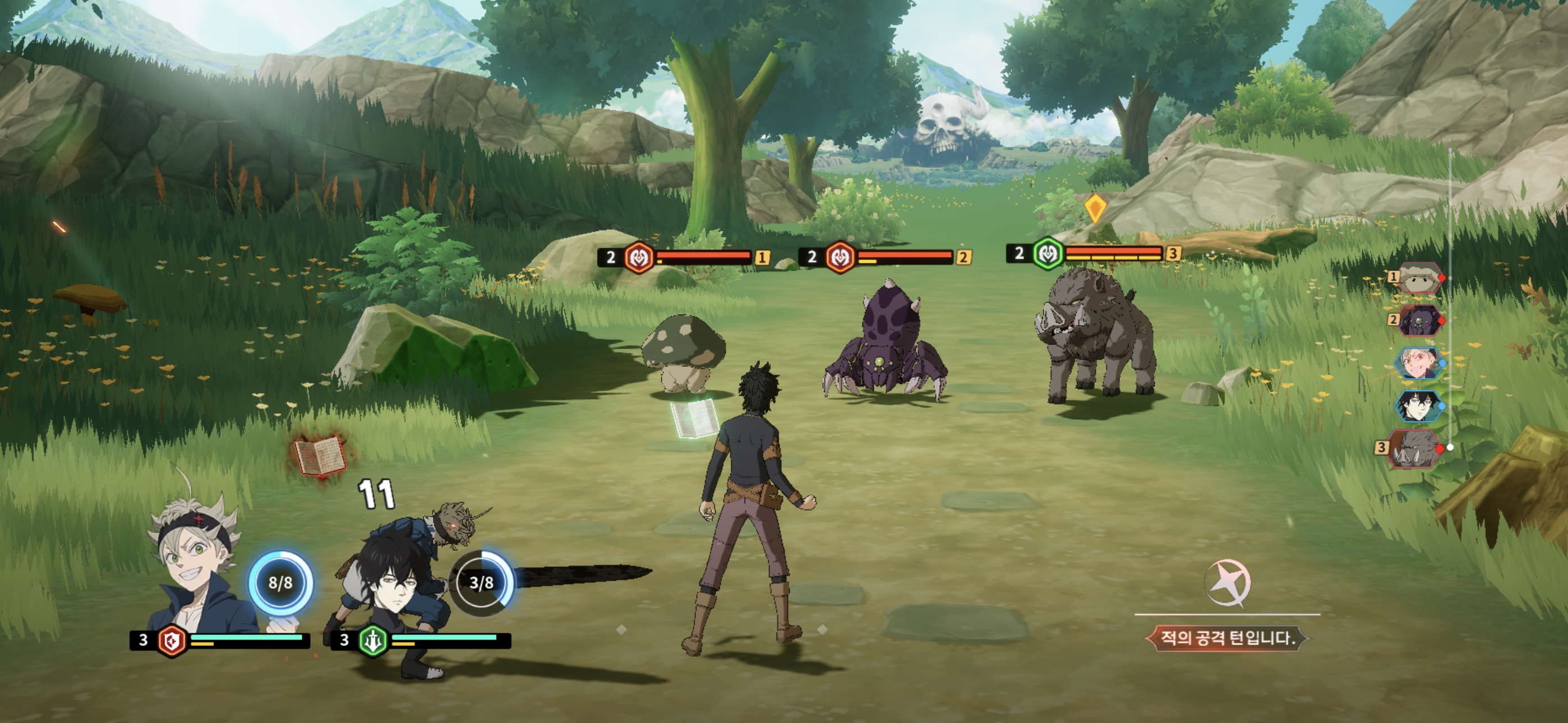
Task: Target the boar with the yellow marker
Action: click(x=1096, y=338)
